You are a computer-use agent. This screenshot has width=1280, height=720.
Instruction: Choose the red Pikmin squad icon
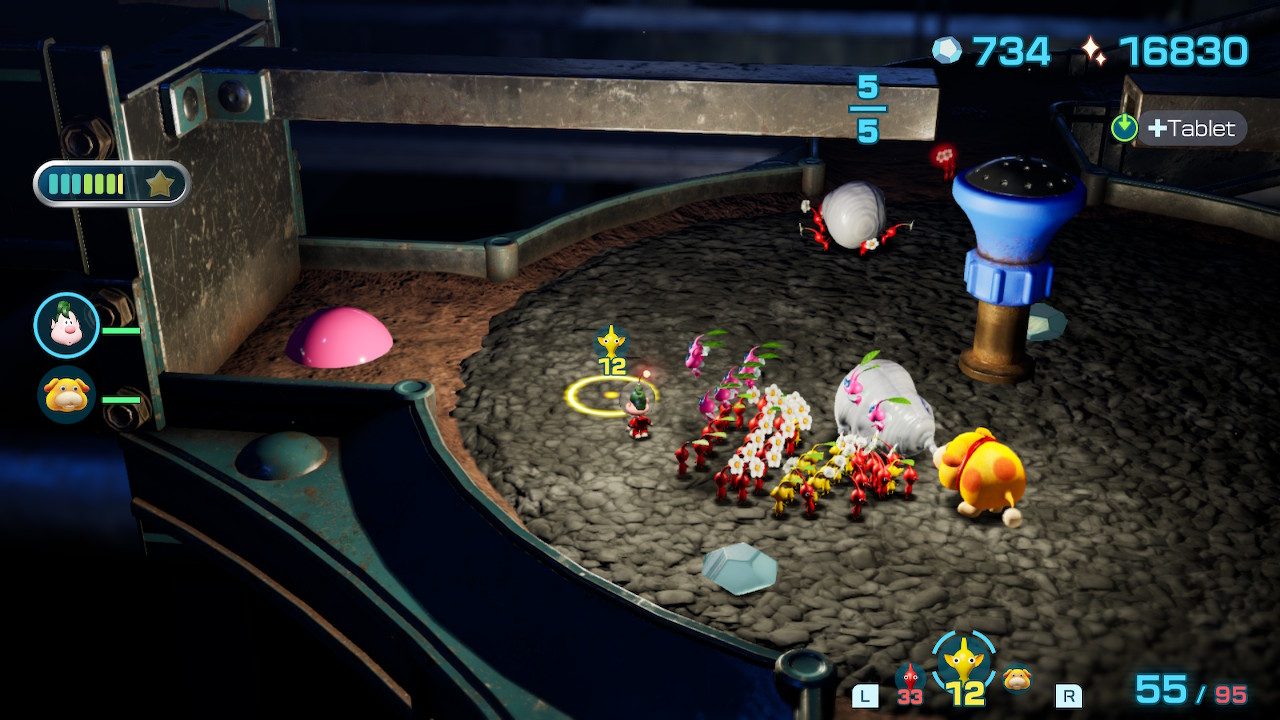908,678
